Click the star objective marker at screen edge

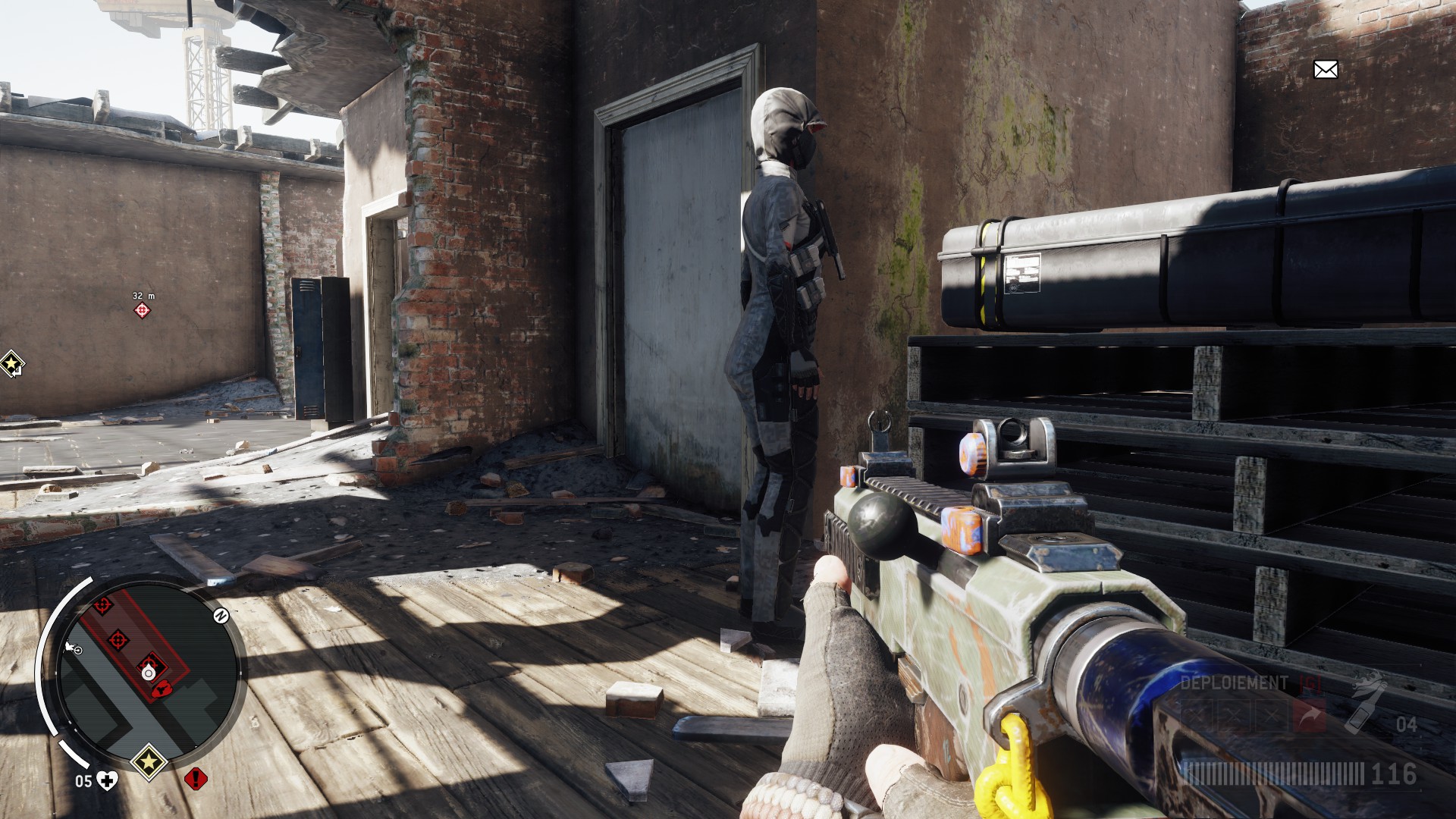click(x=11, y=364)
